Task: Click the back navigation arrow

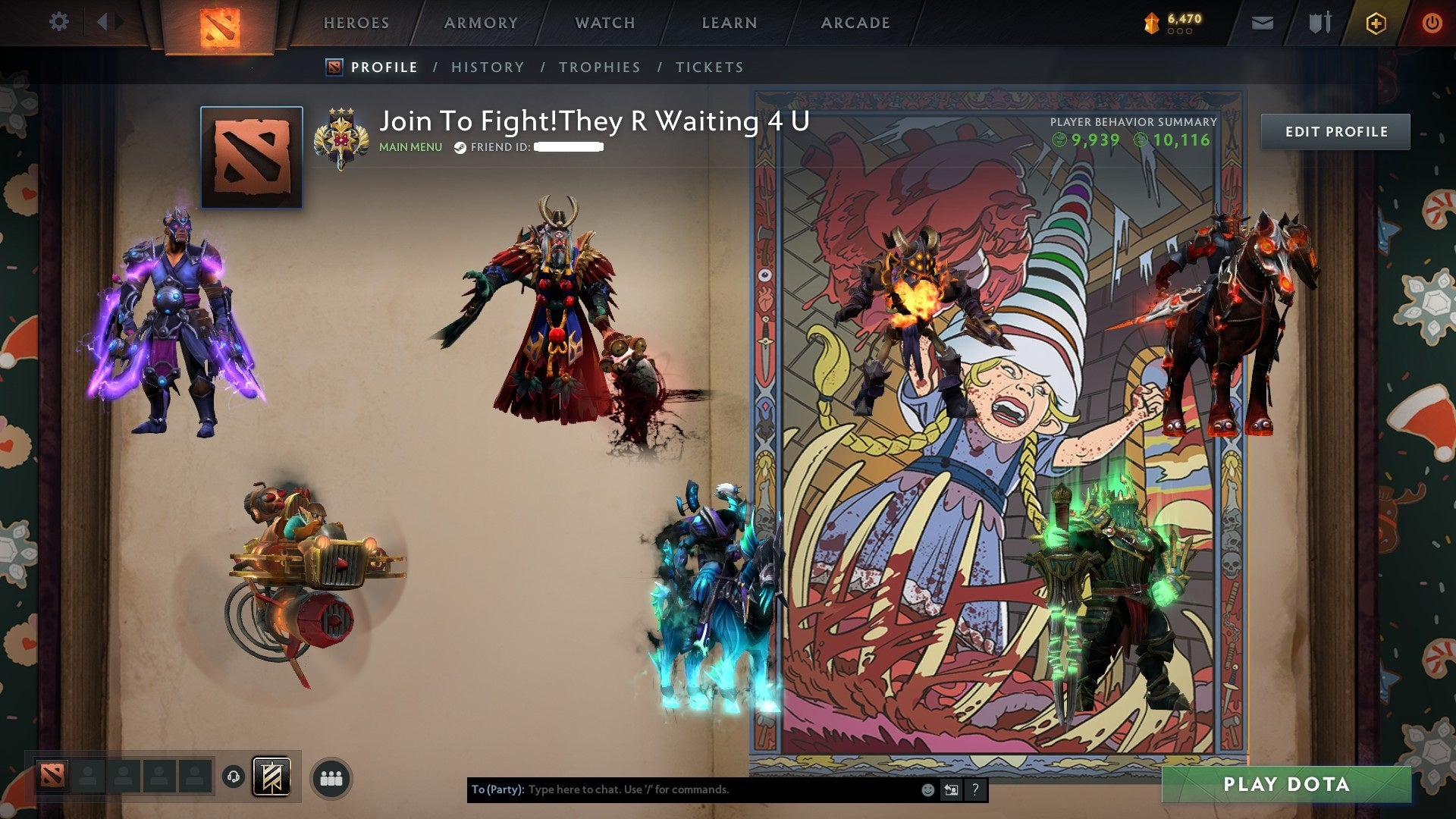Action: tap(104, 22)
